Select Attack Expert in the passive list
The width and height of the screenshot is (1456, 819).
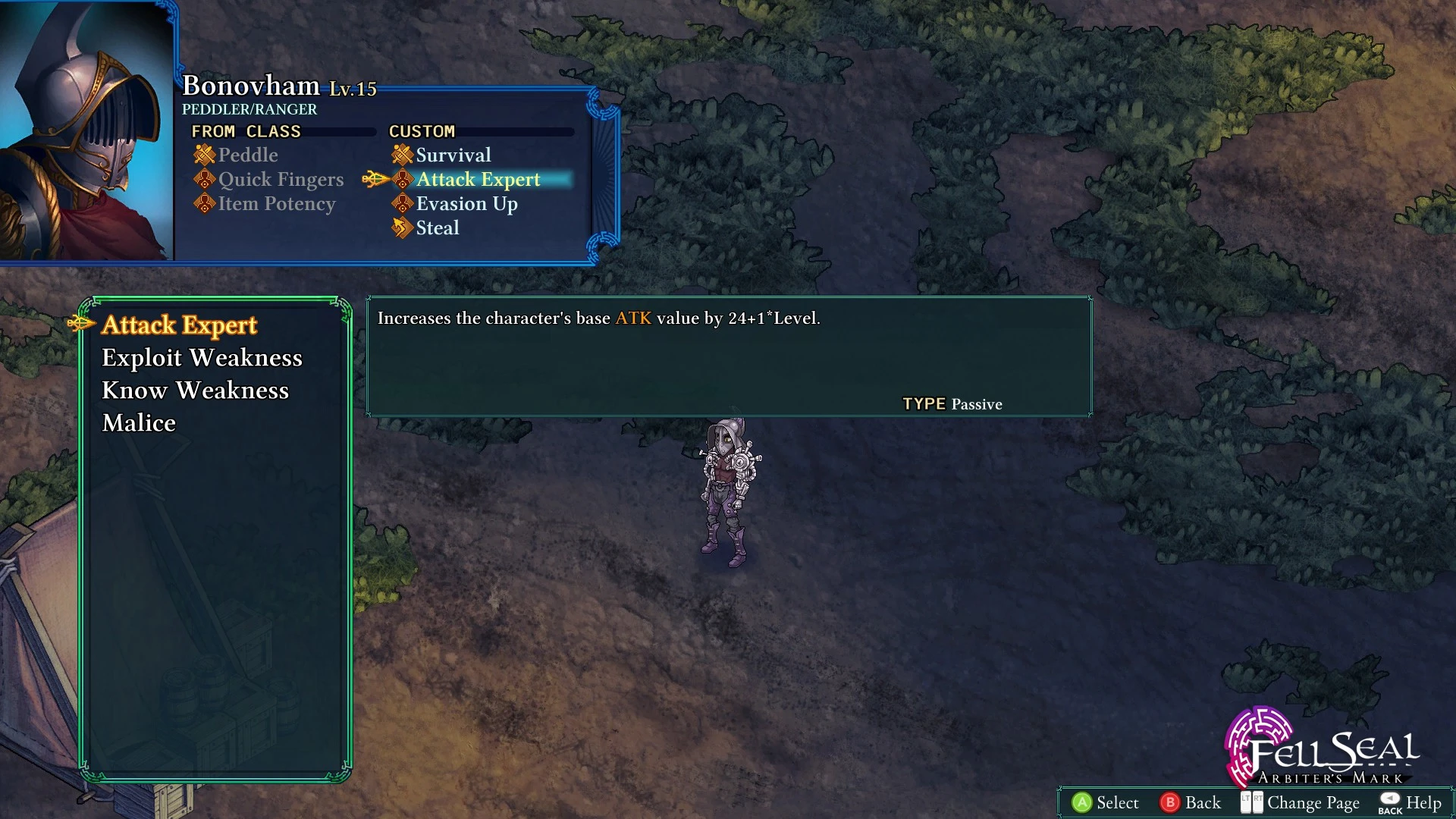(179, 325)
